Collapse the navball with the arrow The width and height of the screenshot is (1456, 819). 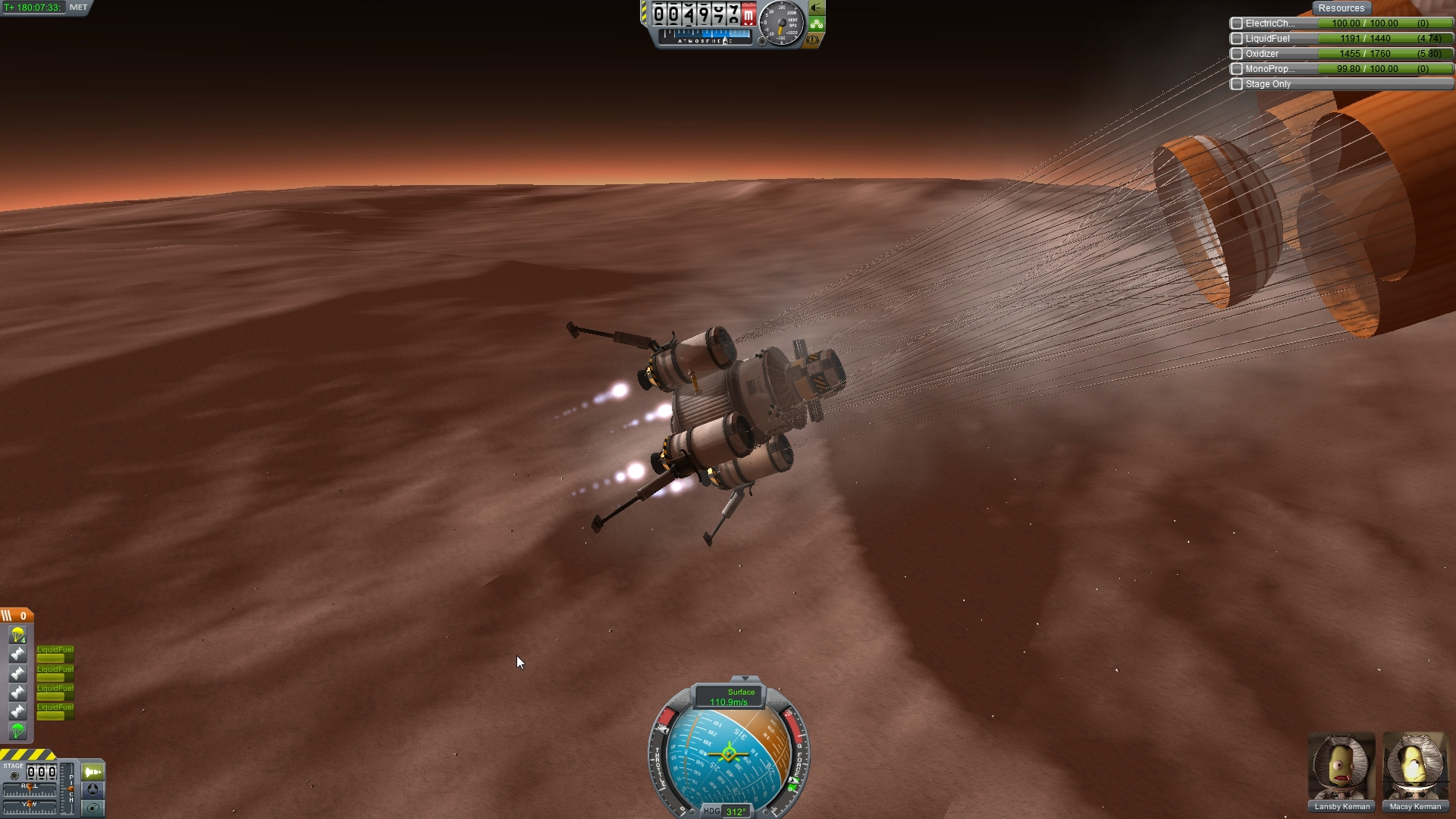click(x=745, y=679)
